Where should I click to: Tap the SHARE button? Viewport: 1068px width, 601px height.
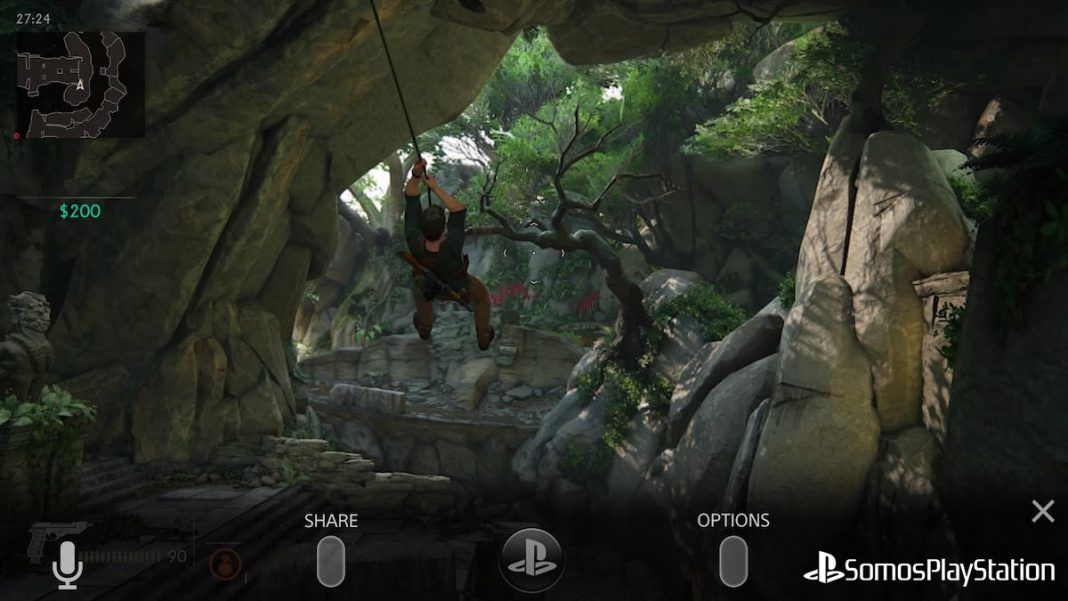331,561
